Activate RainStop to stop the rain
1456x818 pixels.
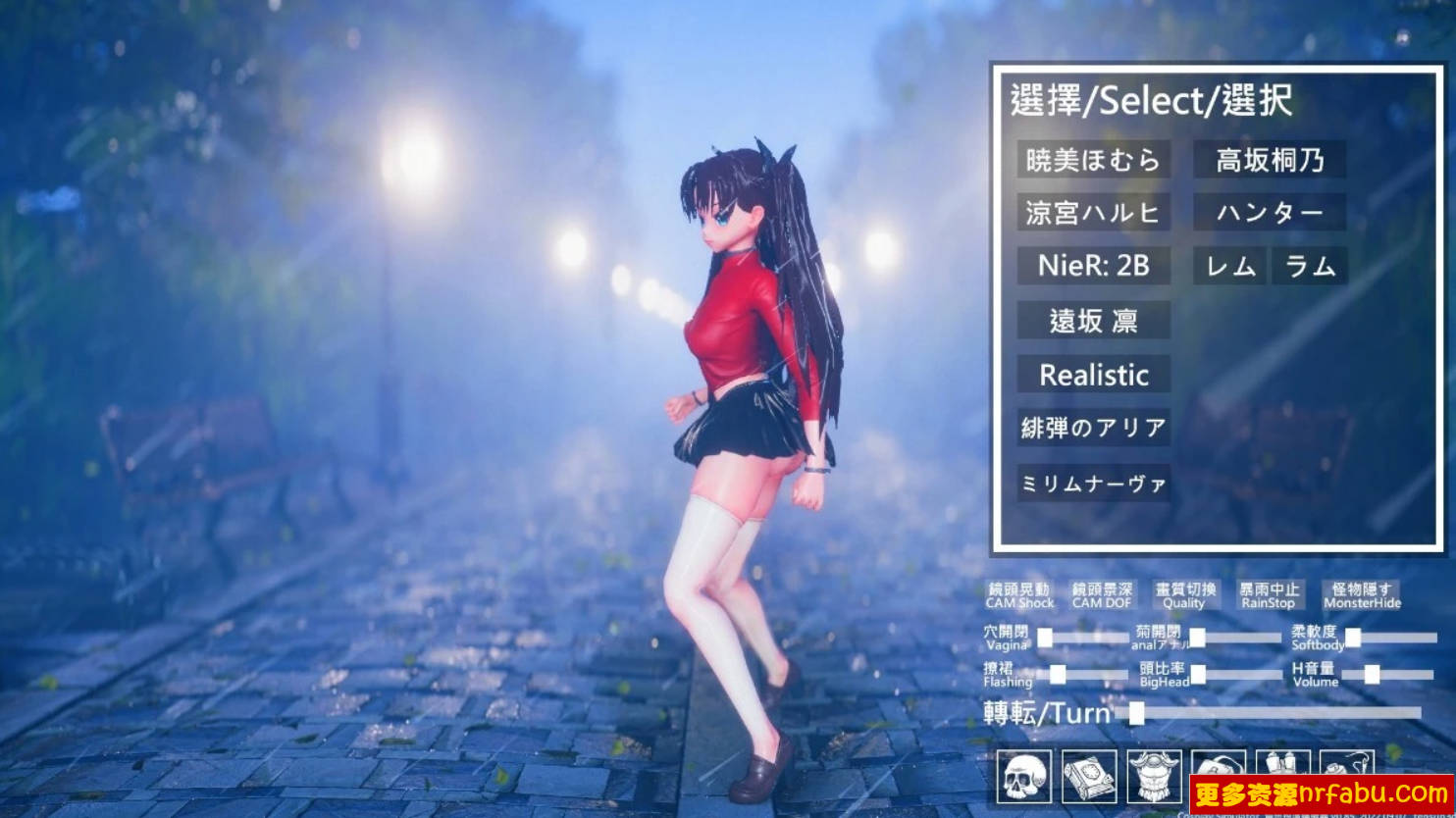point(1269,598)
